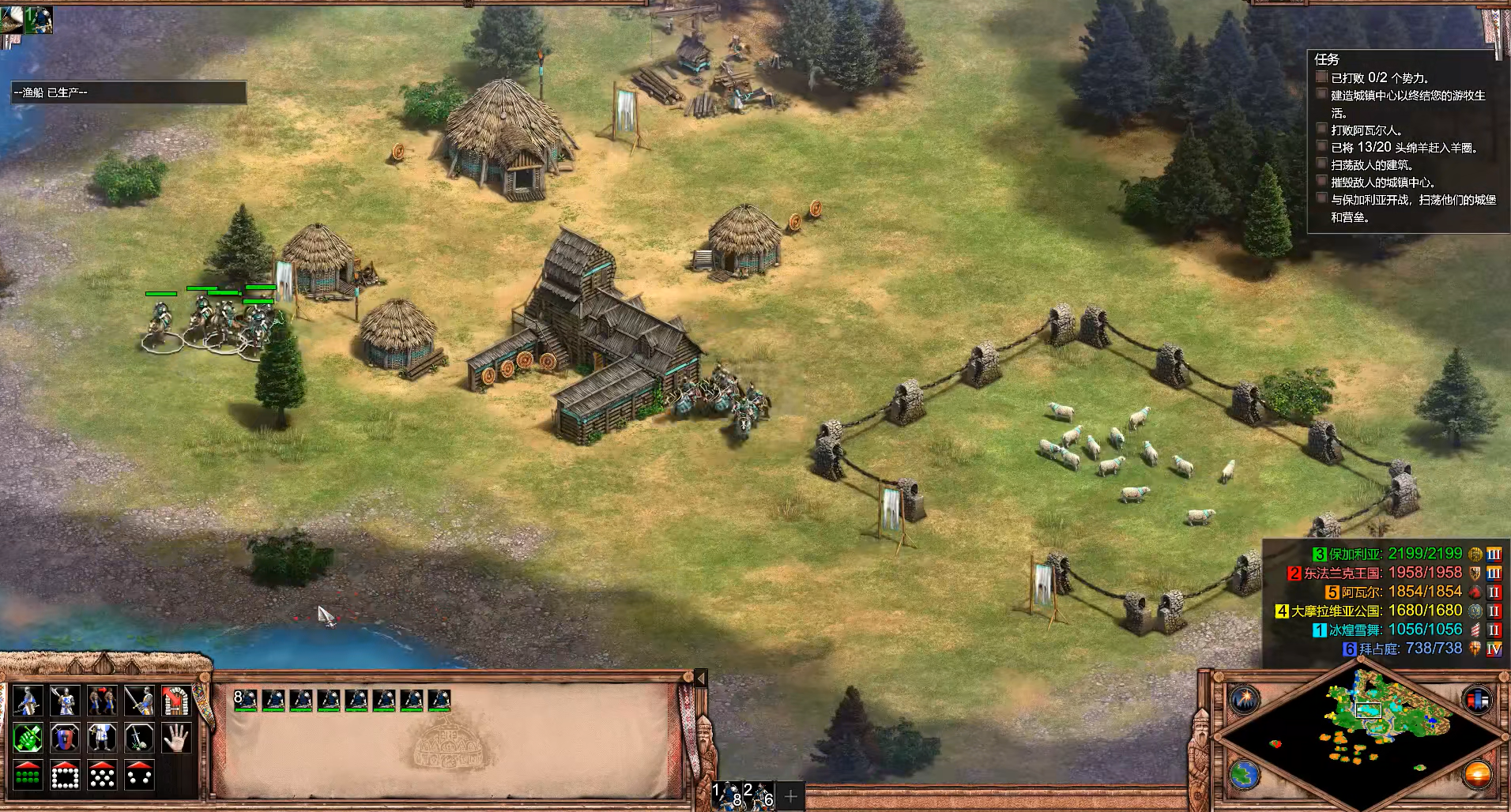This screenshot has height=812, width=1511.
Task: Activate the patrol command with two walking soldiers
Action: pyautogui.click(x=101, y=701)
